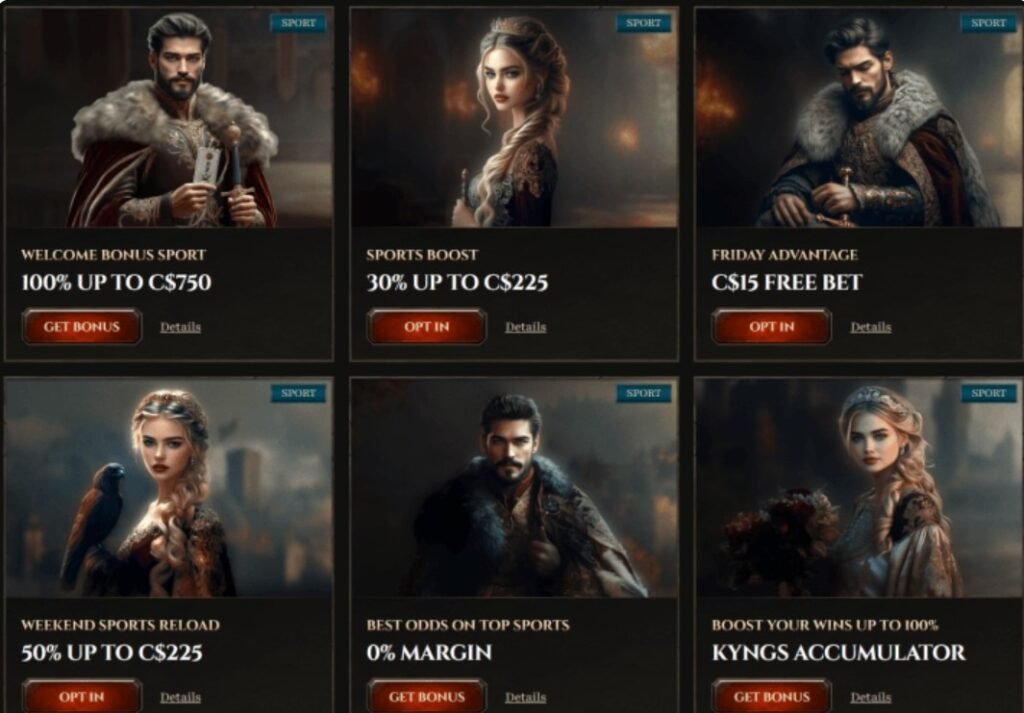Get the Welcome Bonus Sport offer
Viewport: 1024px width, 713px height.
(81, 327)
